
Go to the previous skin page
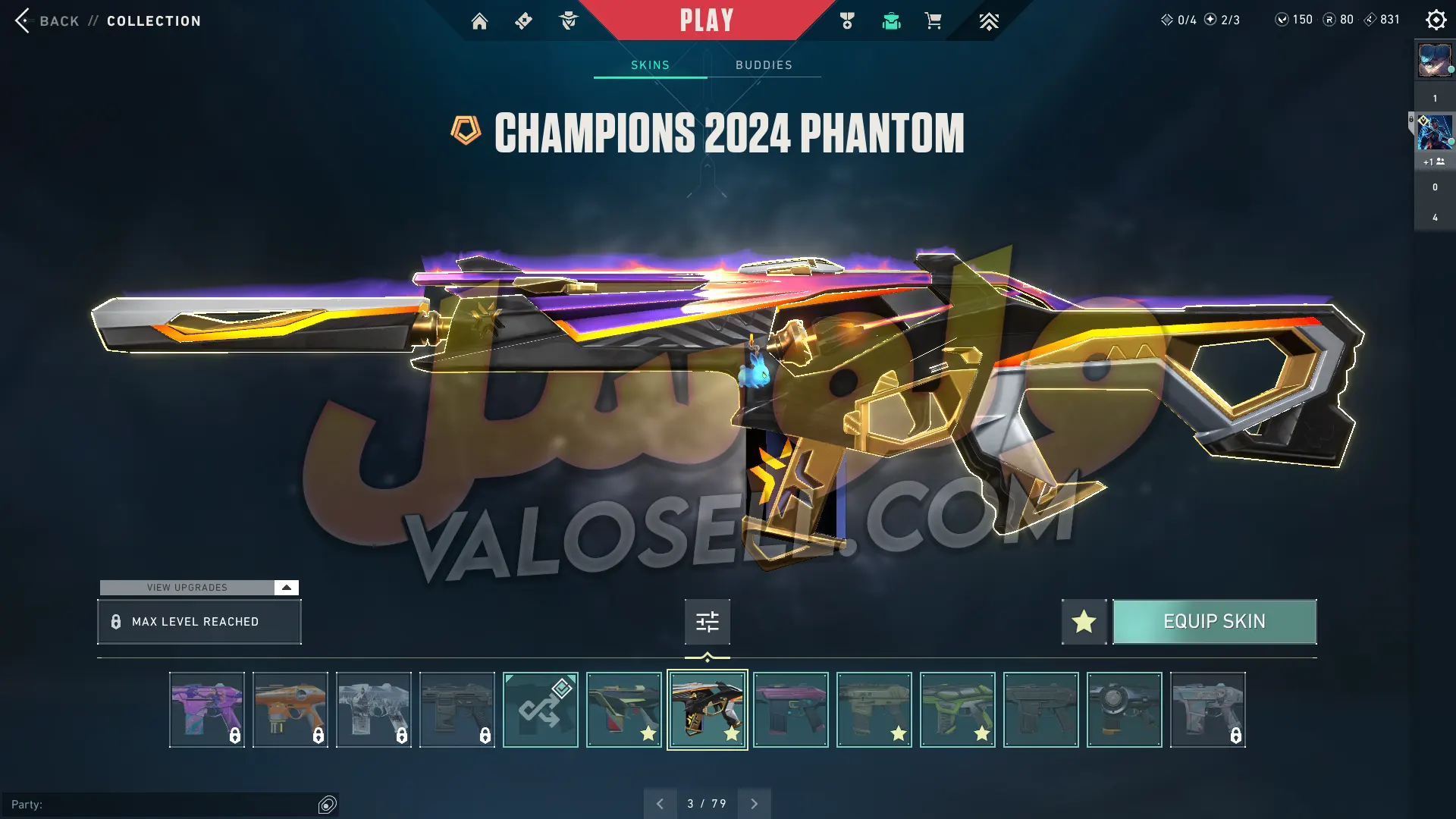click(660, 803)
